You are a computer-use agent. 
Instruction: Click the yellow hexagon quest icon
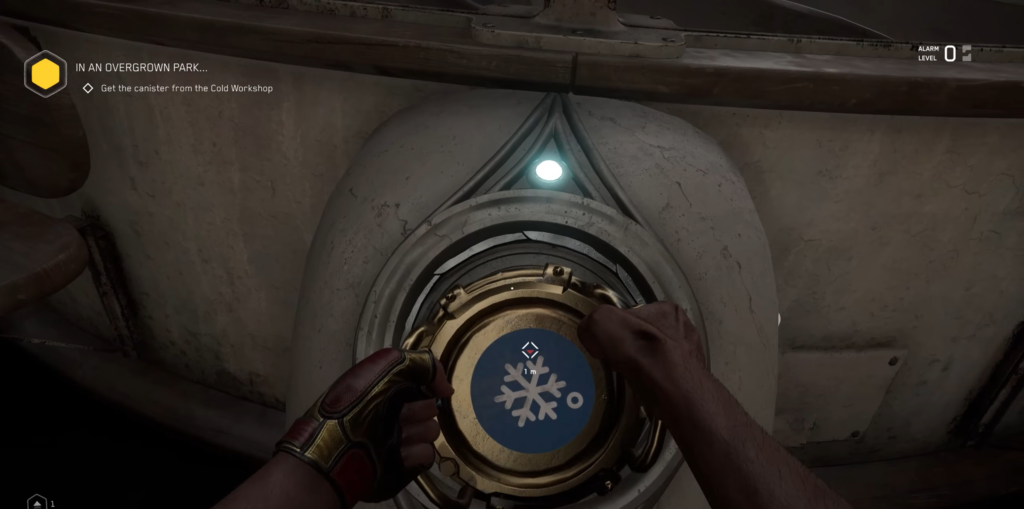click(x=45, y=74)
